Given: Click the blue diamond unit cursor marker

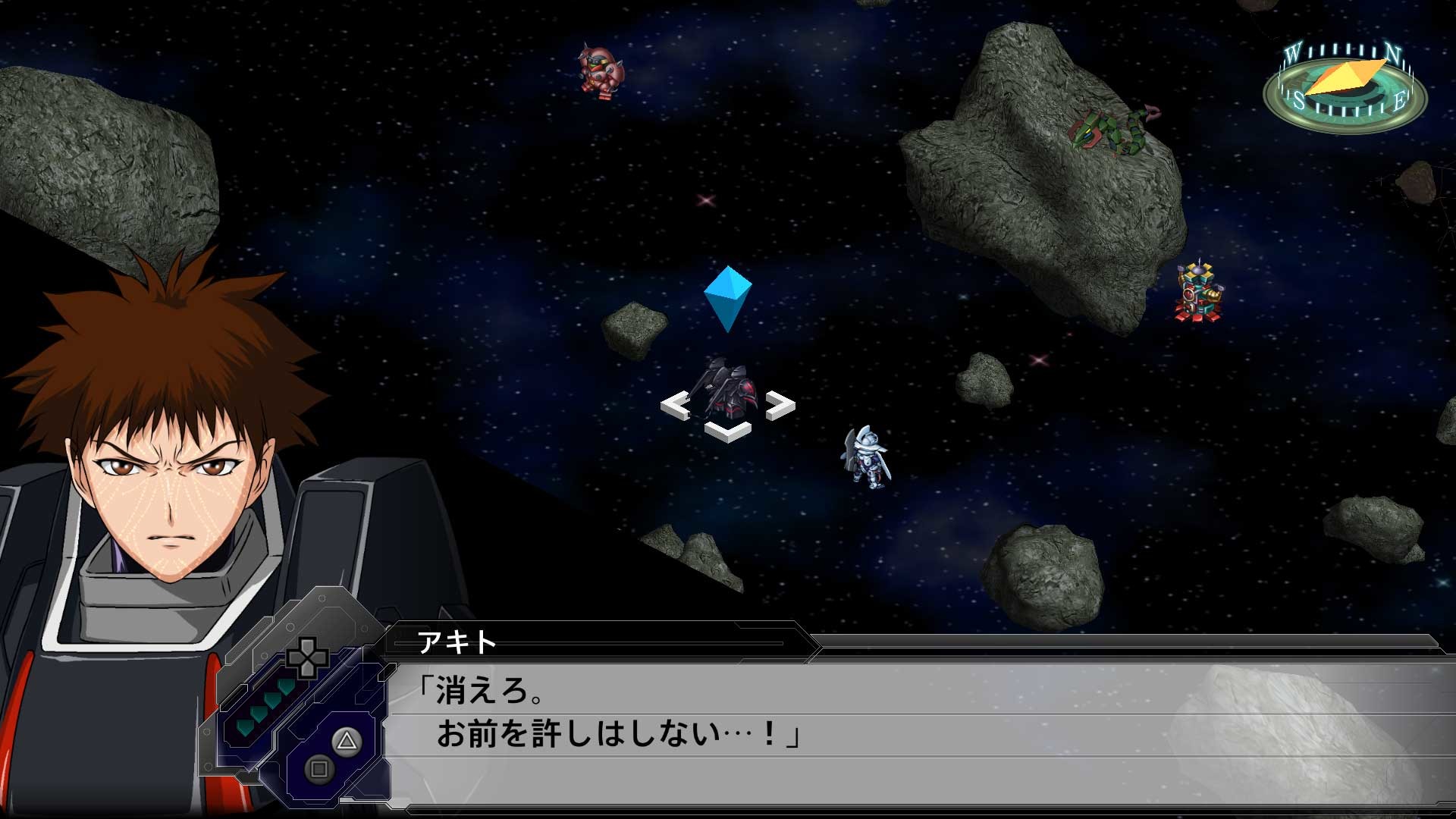Looking at the screenshot, I should (x=730, y=295).
